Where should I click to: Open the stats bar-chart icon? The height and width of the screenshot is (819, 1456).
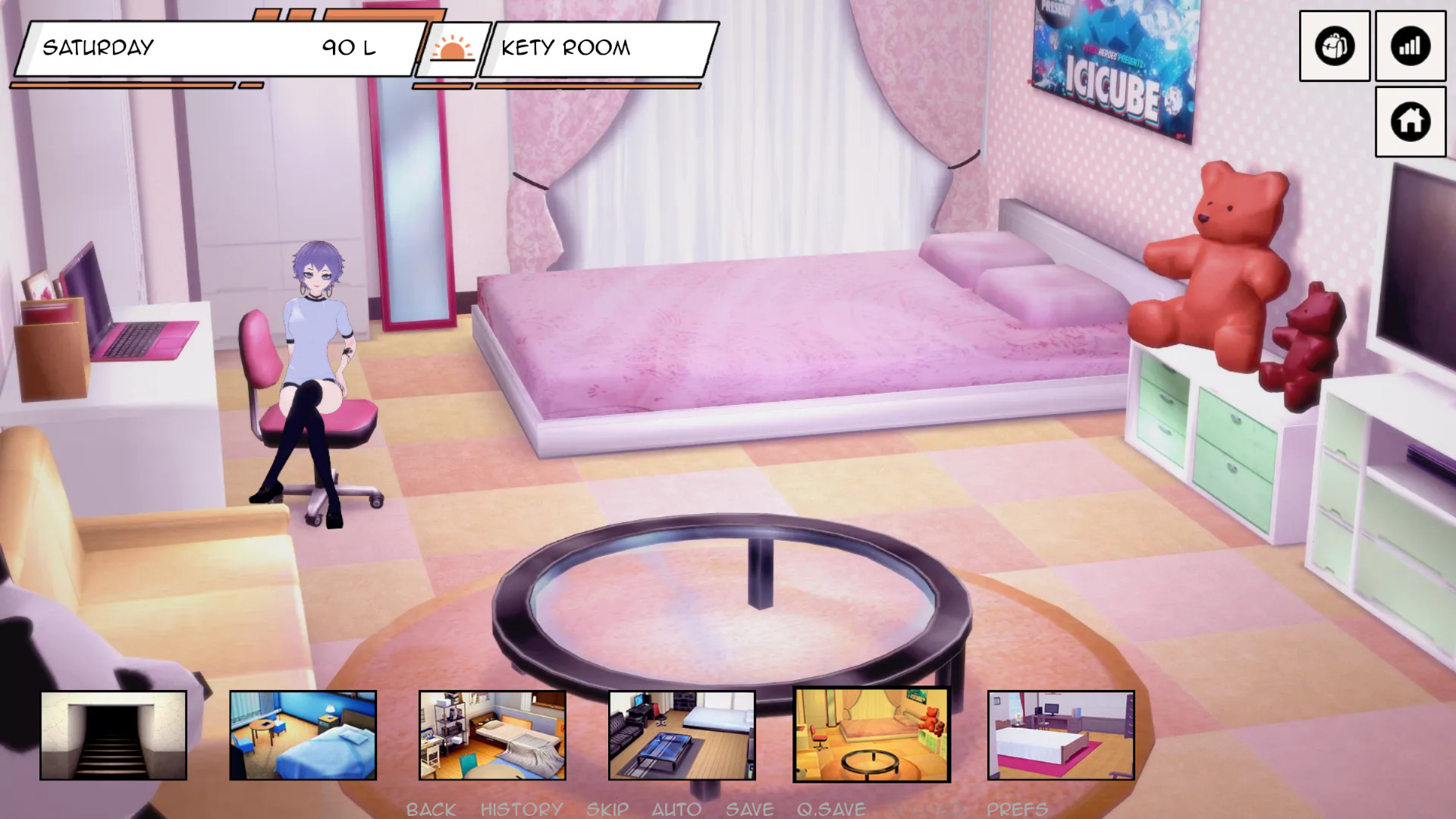point(1410,46)
